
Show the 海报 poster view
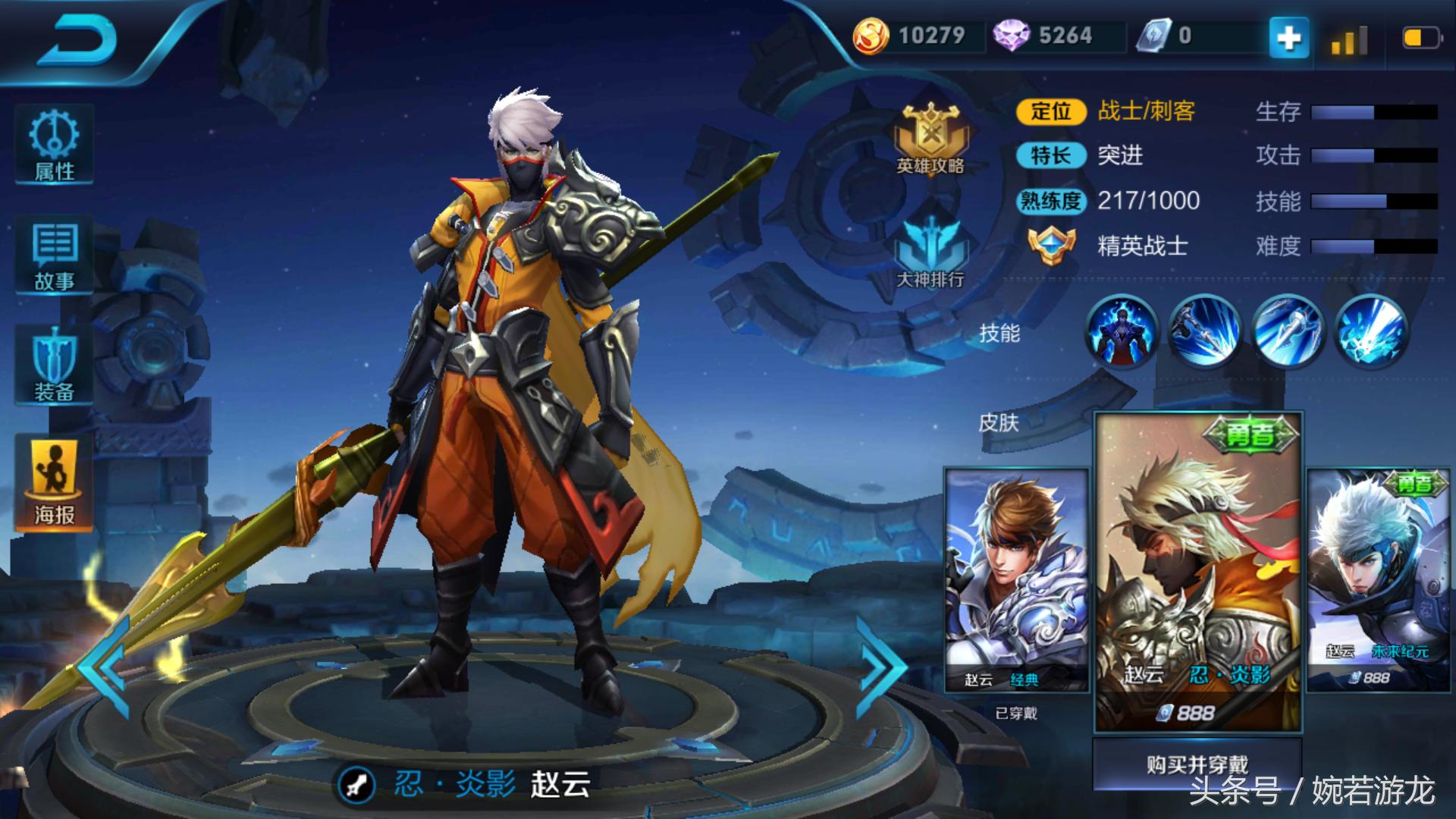point(54,482)
